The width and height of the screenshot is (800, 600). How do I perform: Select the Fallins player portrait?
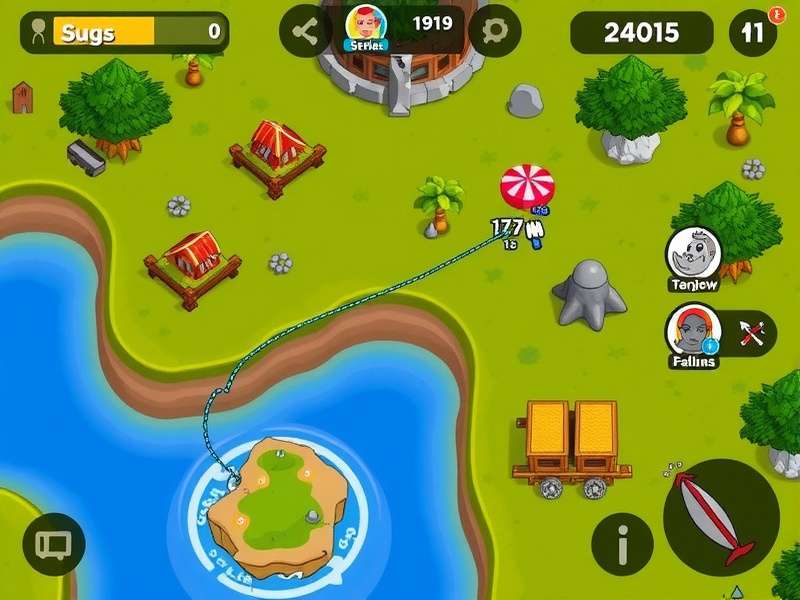693,331
